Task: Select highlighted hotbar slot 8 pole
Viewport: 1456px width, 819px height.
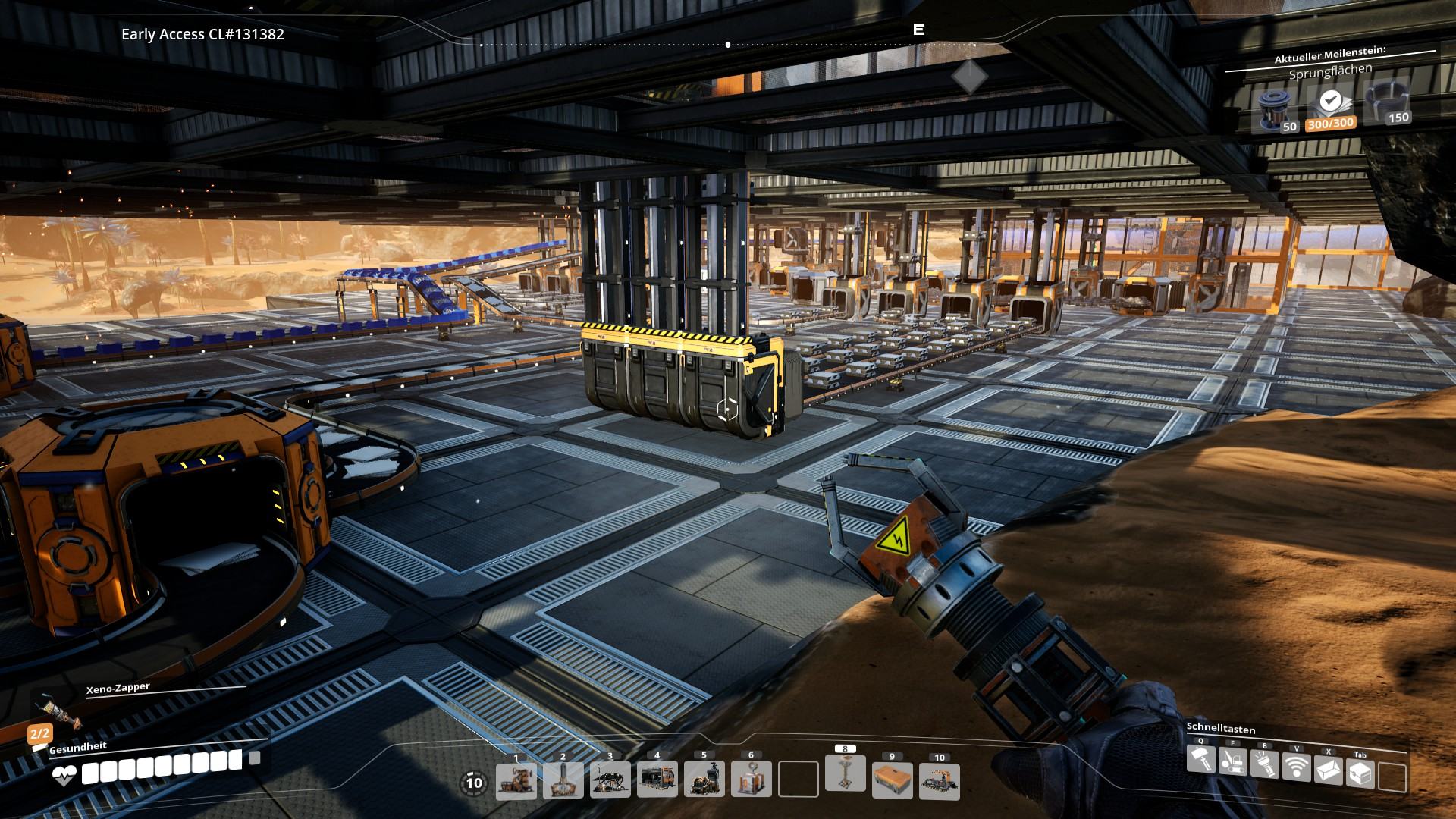Action: (846, 773)
